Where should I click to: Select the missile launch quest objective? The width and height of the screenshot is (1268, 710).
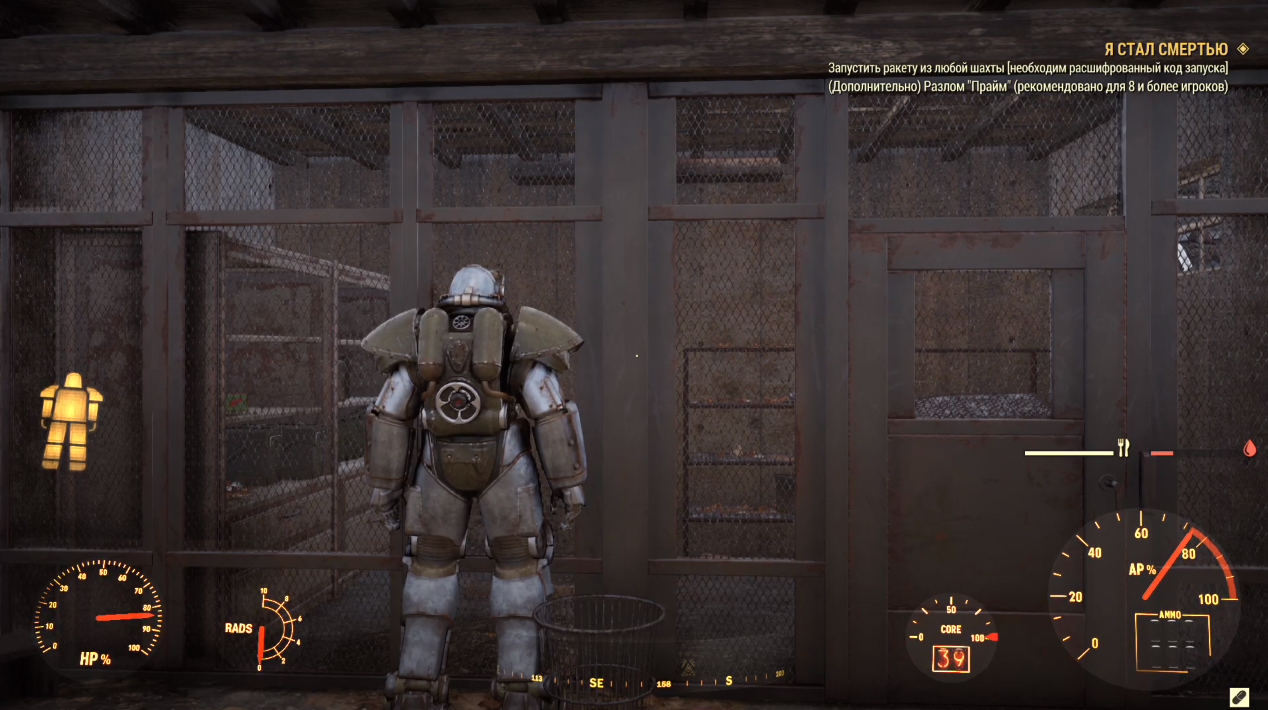(1028, 68)
